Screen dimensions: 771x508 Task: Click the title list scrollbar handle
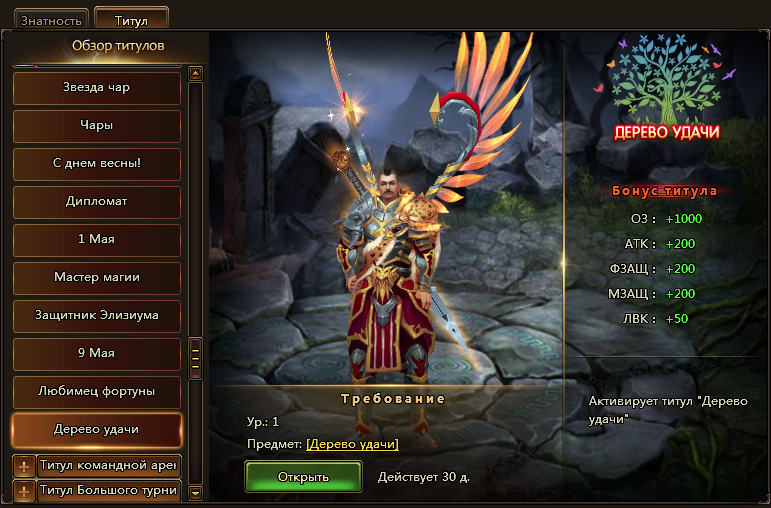click(196, 357)
